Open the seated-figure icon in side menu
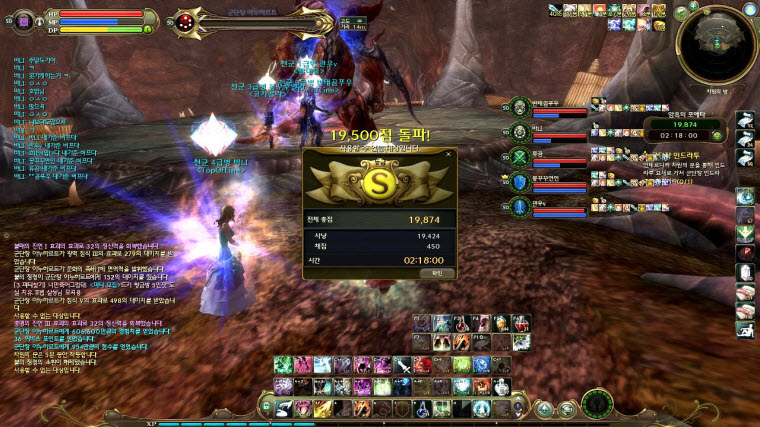 pos(744,328)
